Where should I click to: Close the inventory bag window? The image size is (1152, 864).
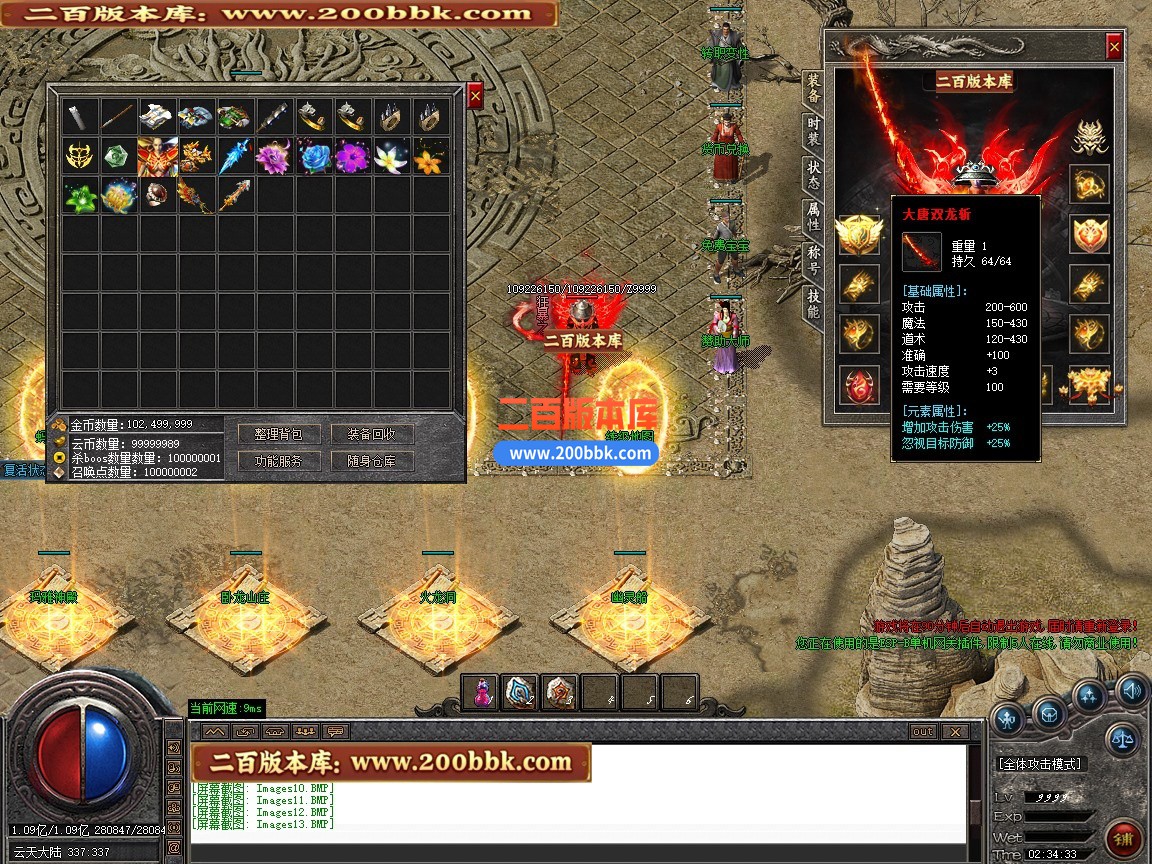475,95
